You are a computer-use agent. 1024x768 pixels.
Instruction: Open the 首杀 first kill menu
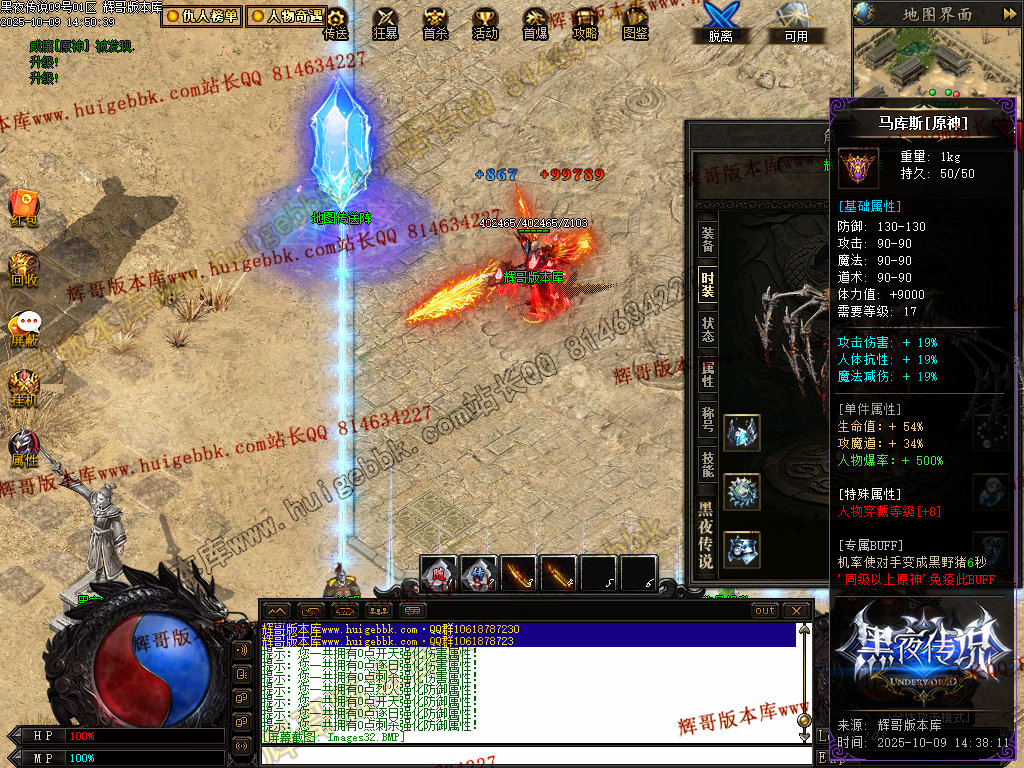[x=435, y=22]
